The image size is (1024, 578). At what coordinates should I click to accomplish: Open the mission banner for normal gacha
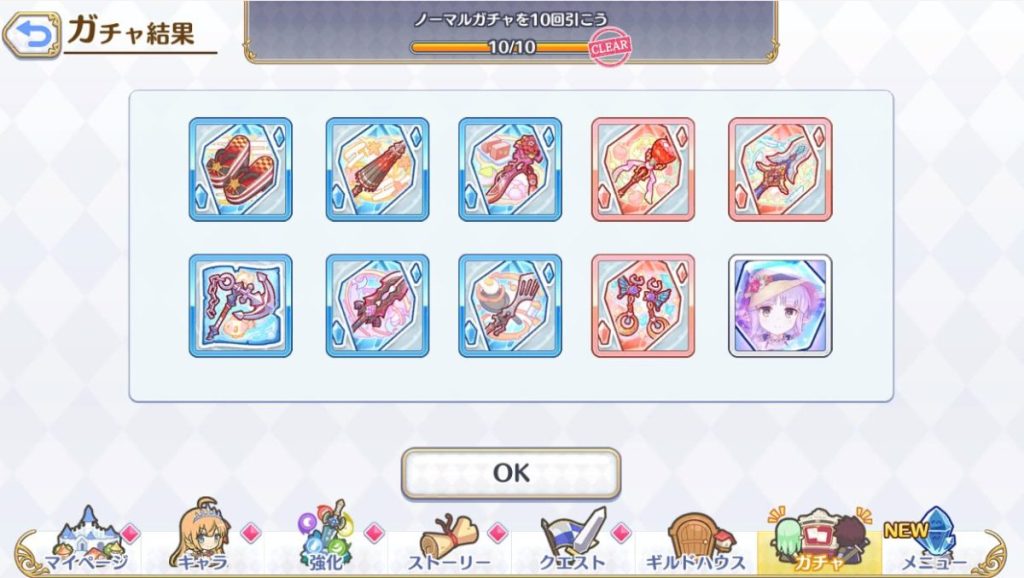point(511,31)
